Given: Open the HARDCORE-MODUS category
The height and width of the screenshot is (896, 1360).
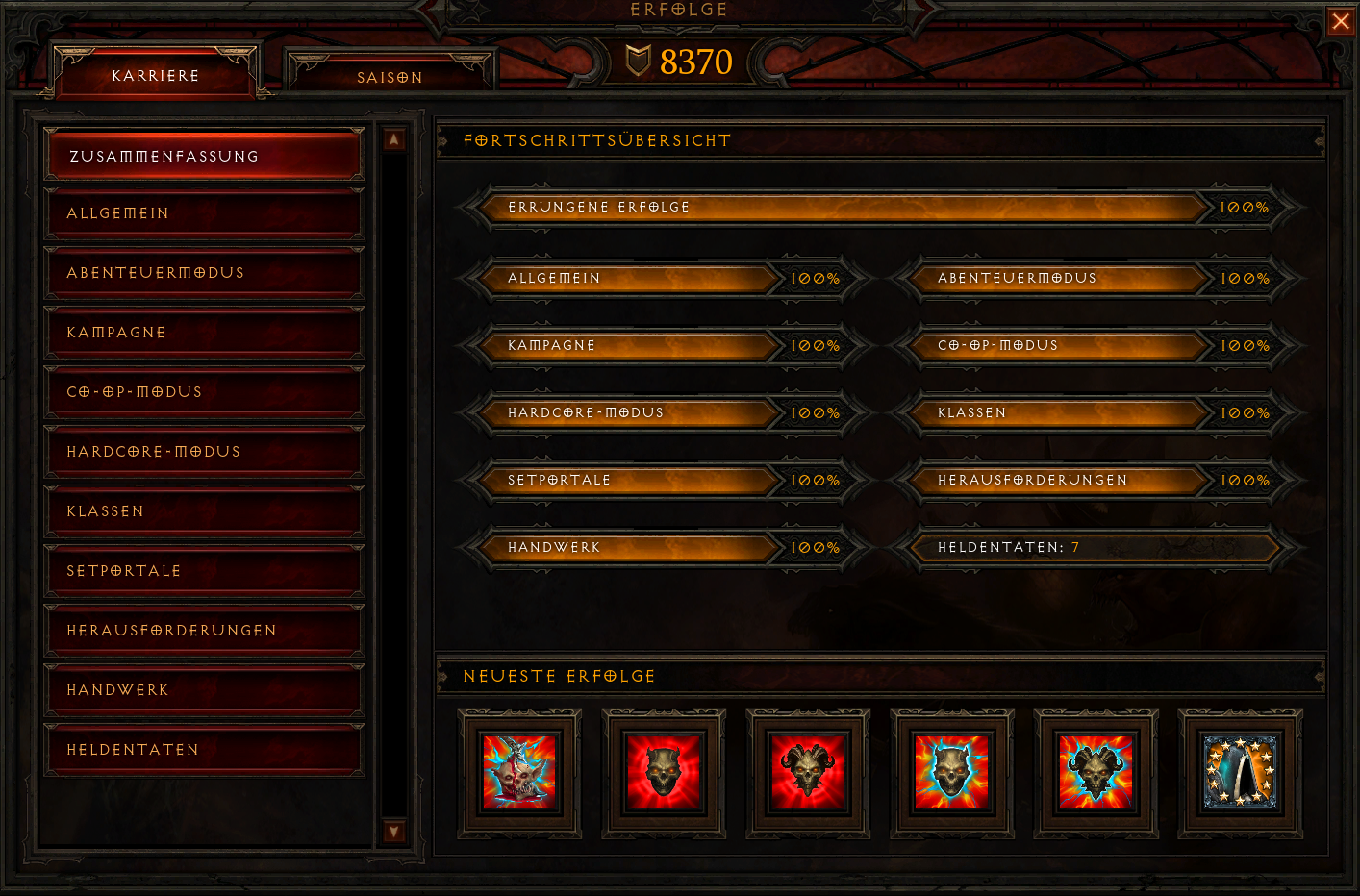Looking at the screenshot, I should [x=204, y=451].
